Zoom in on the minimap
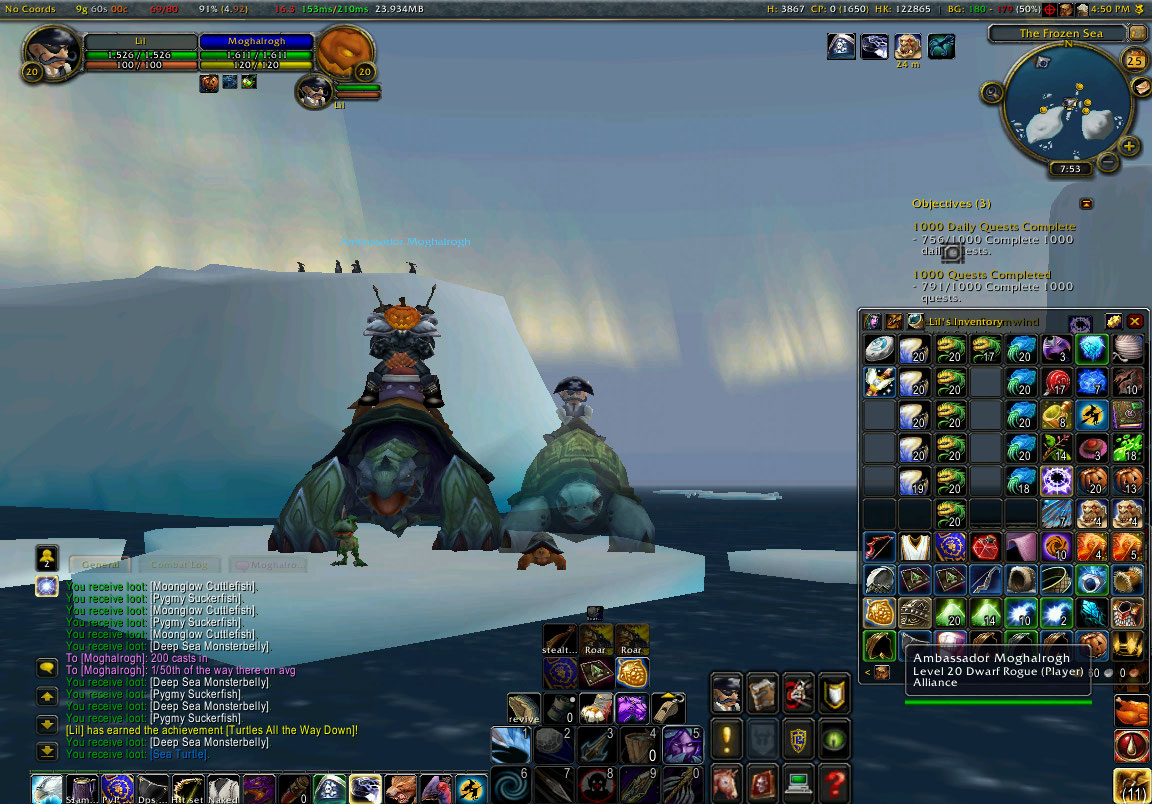 [1129, 147]
